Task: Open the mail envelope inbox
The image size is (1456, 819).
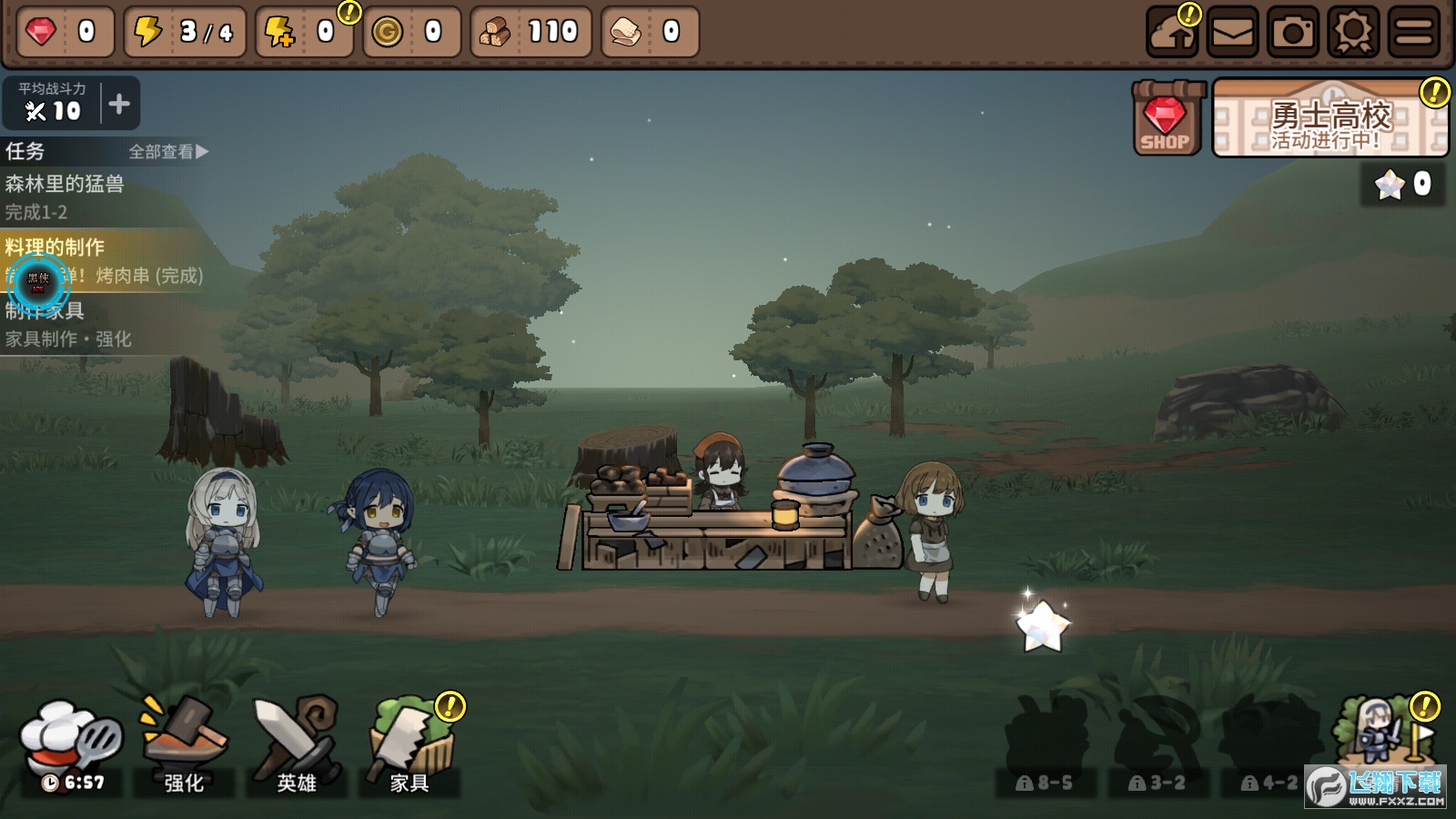Action: [x=1233, y=33]
